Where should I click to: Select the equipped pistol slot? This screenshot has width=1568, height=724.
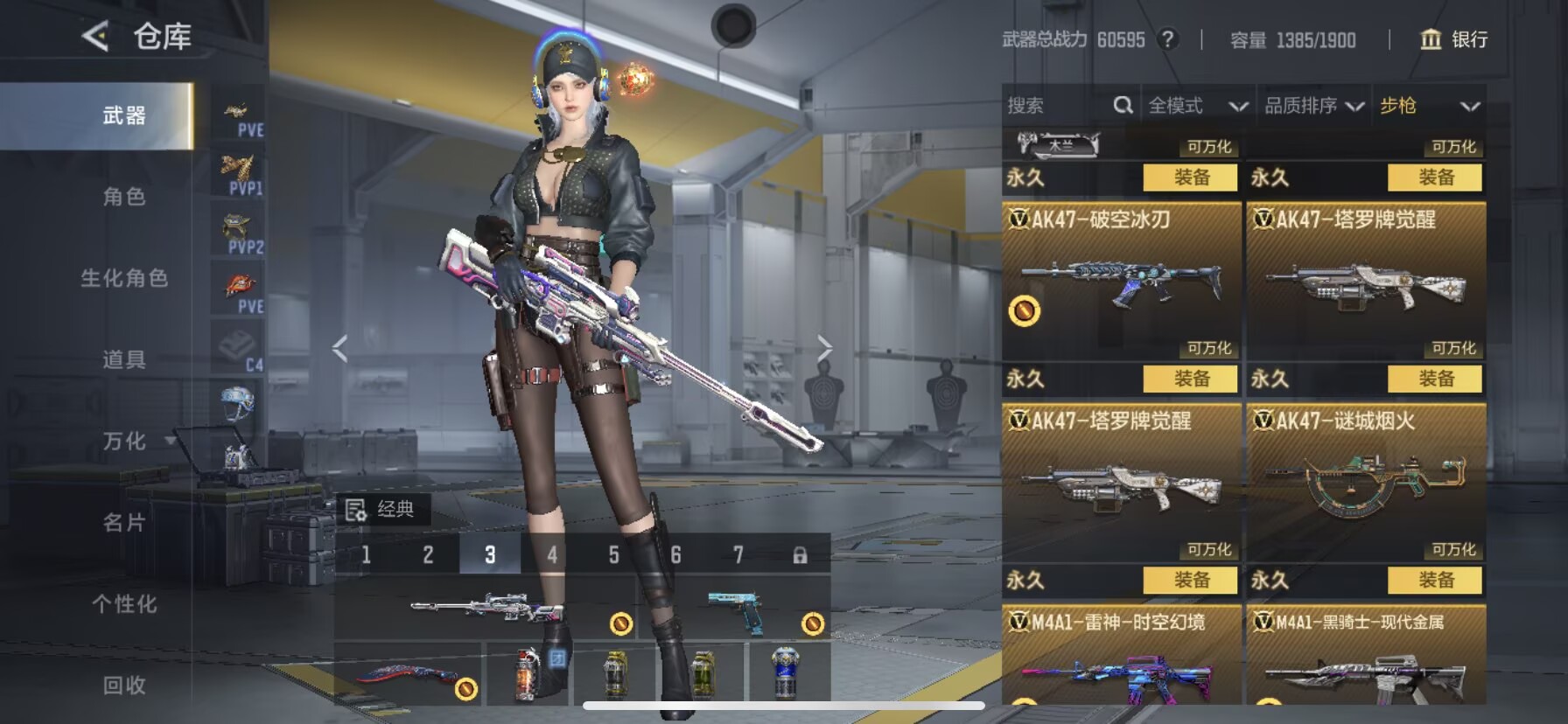tap(735, 608)
